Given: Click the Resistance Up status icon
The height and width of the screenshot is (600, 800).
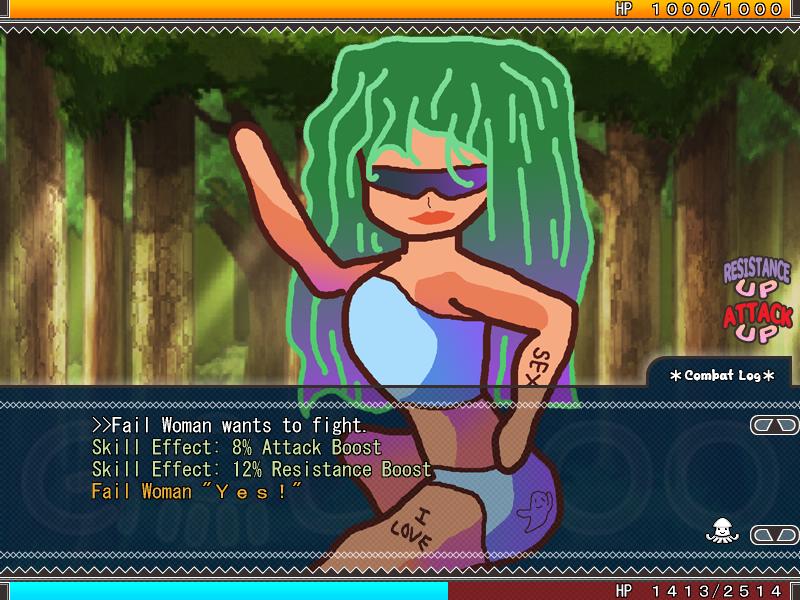Looking at the screenshot, I should 756,279.
